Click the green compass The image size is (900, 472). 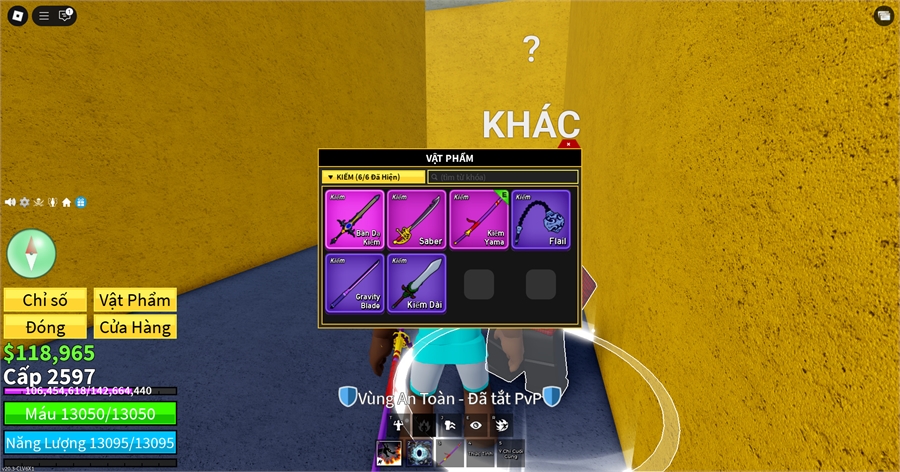32,253
